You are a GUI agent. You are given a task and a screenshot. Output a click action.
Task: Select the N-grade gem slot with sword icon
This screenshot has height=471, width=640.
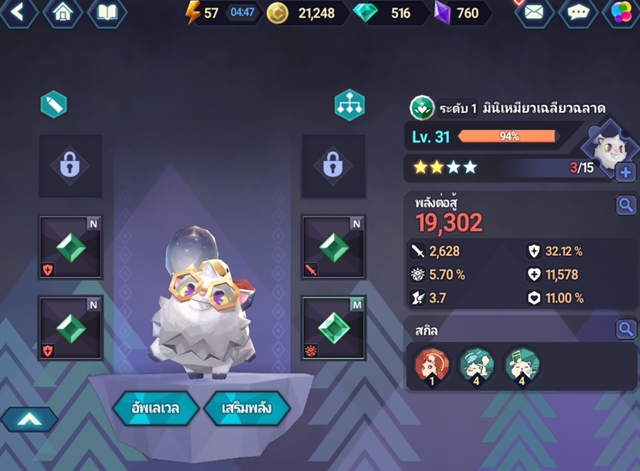point(333,247)
